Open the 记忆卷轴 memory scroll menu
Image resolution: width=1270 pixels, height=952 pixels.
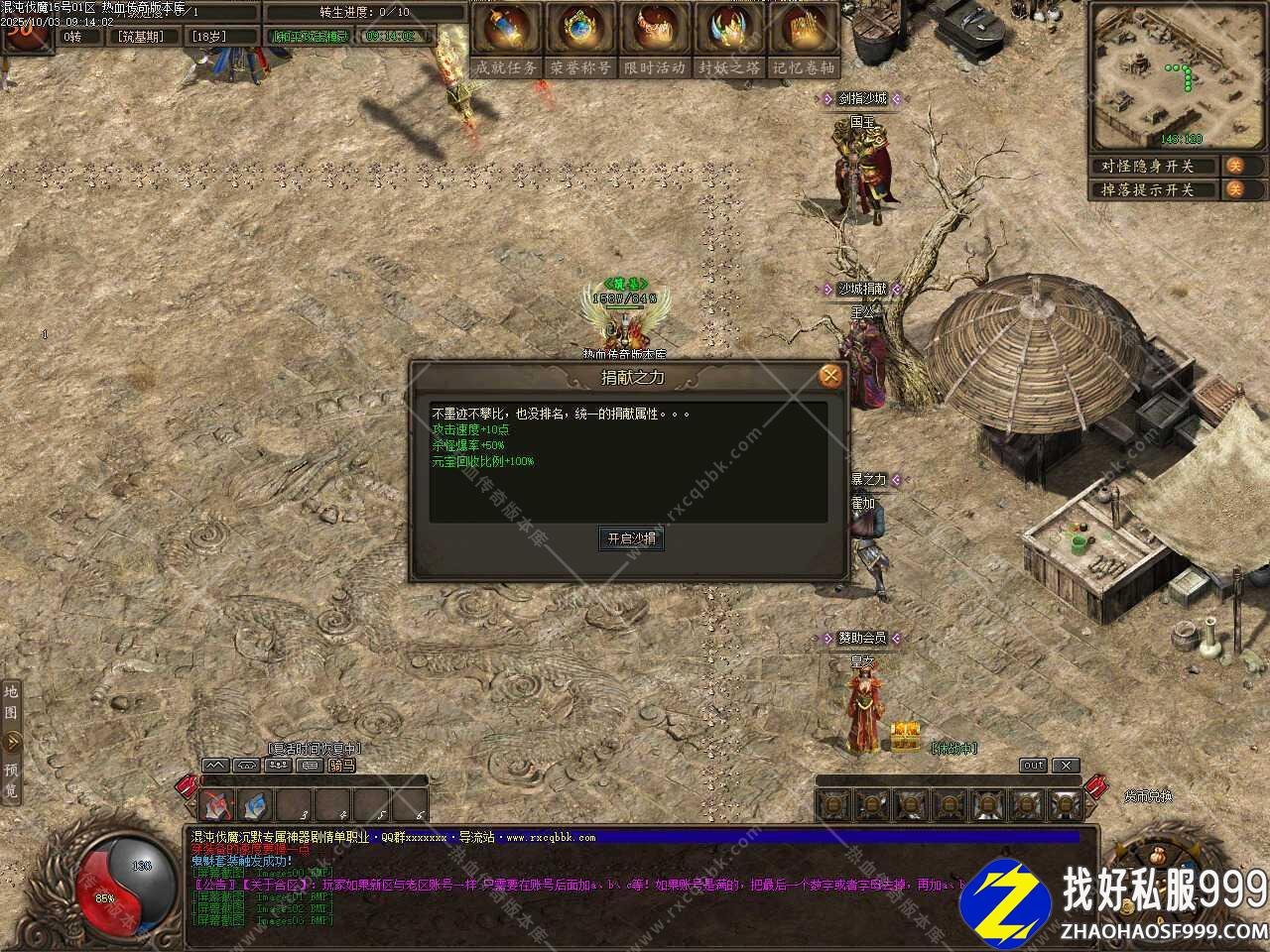(x=804, y=41)
